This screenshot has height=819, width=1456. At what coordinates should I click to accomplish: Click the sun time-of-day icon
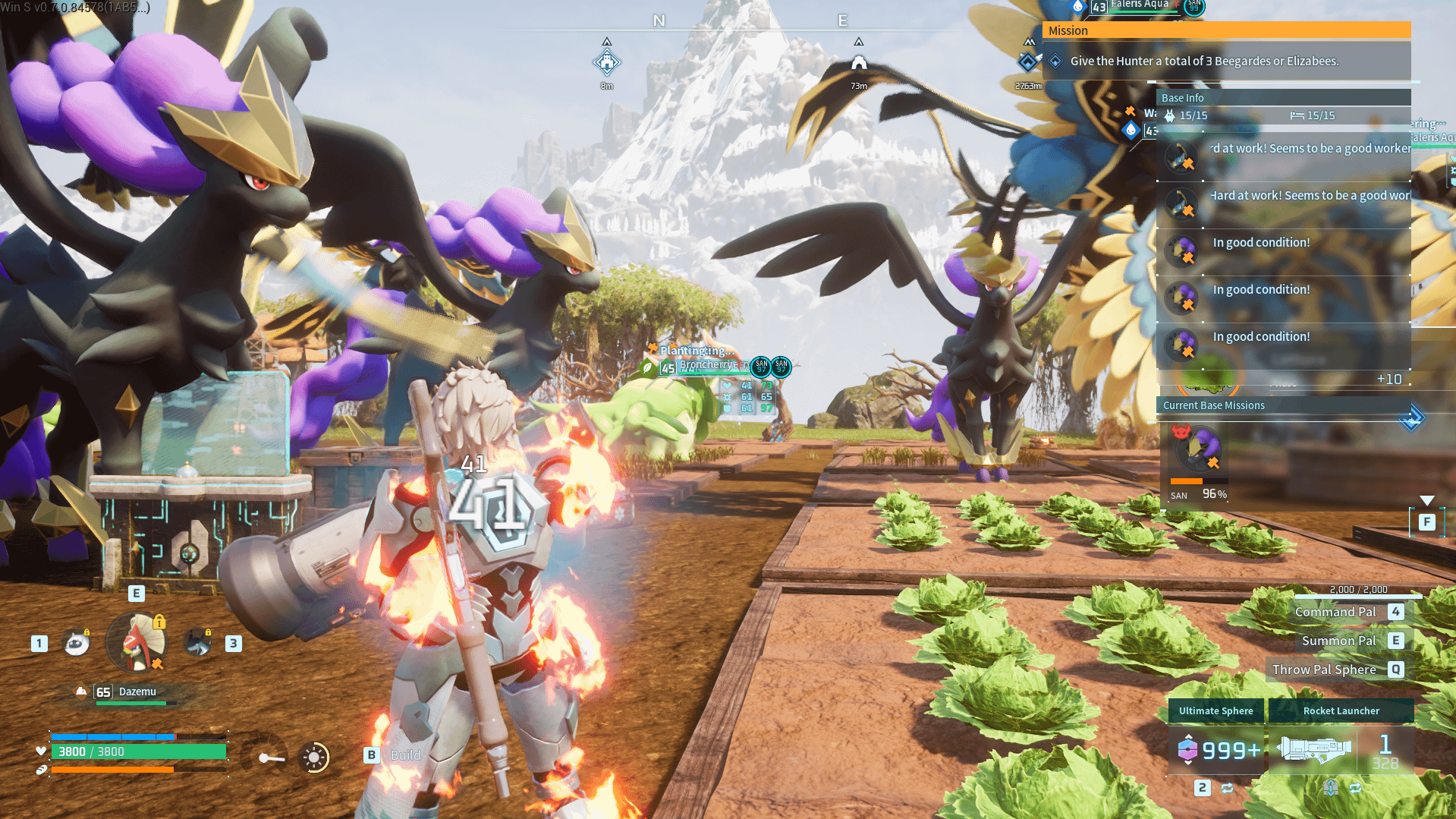point(314,757)
